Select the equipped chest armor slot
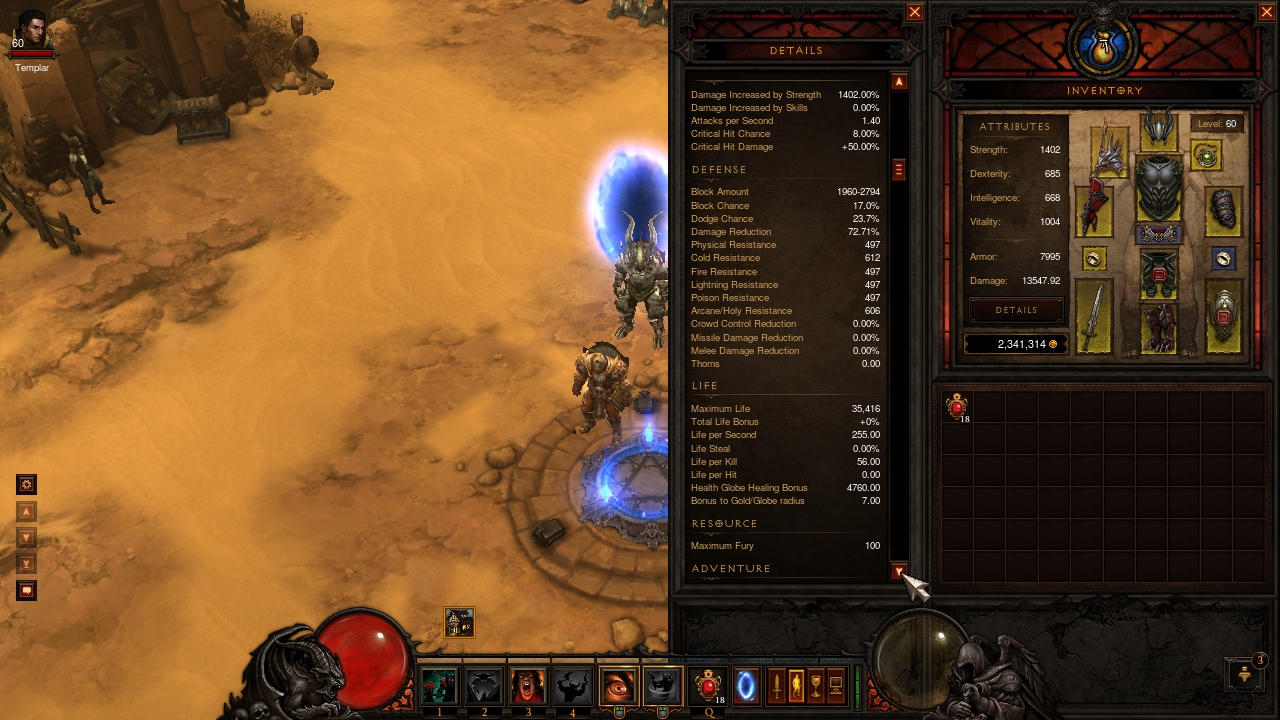The height and width of the screenshot is (720, 1280). click(x=1159, y=189)
